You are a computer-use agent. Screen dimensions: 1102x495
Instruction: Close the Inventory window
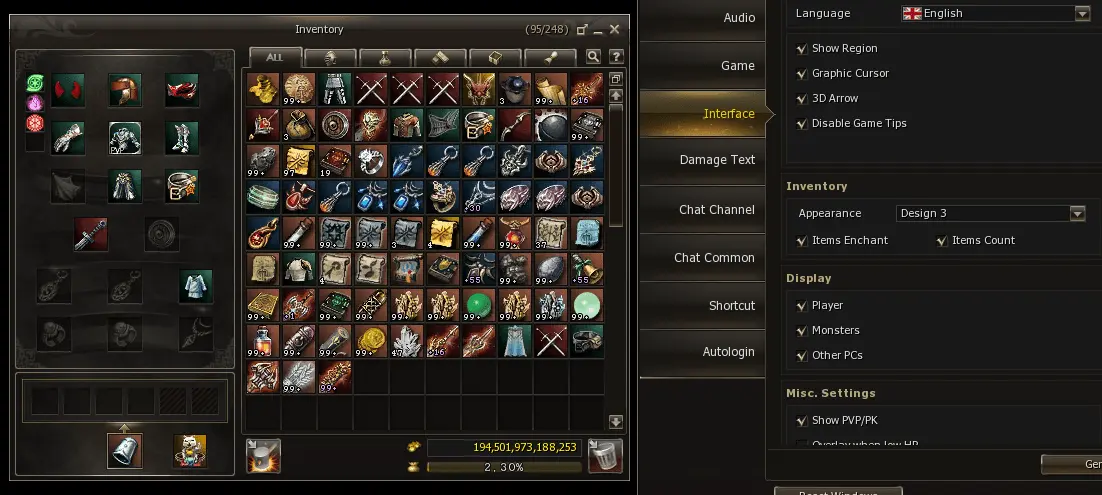(615, 30)
